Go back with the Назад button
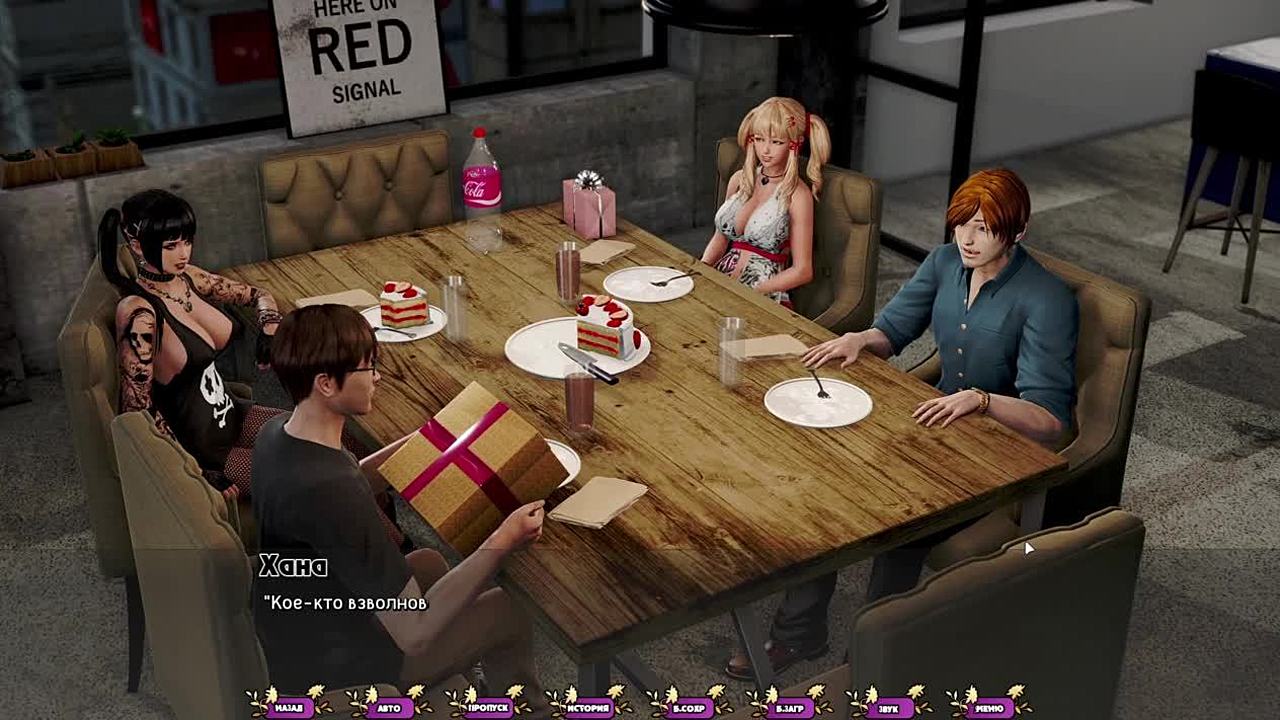Image resolution: width=1280 pixels, height=720 pixels. point(289,707)
